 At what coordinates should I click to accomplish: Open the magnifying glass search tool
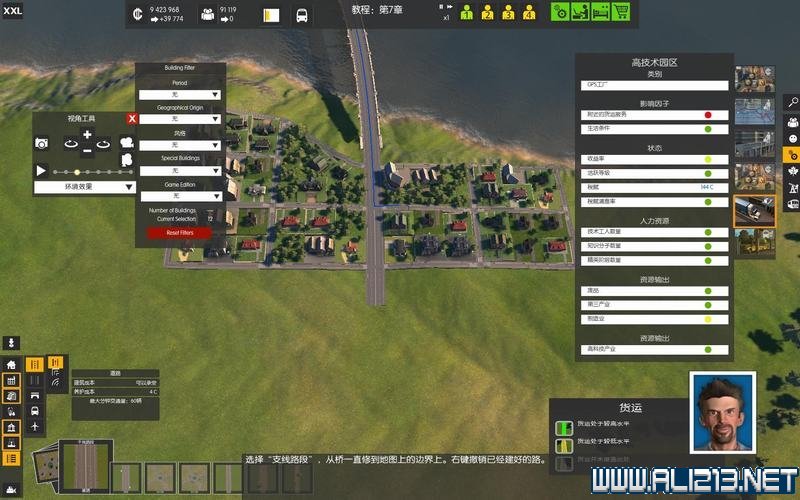pyautogui.click(x=791, y=102)
